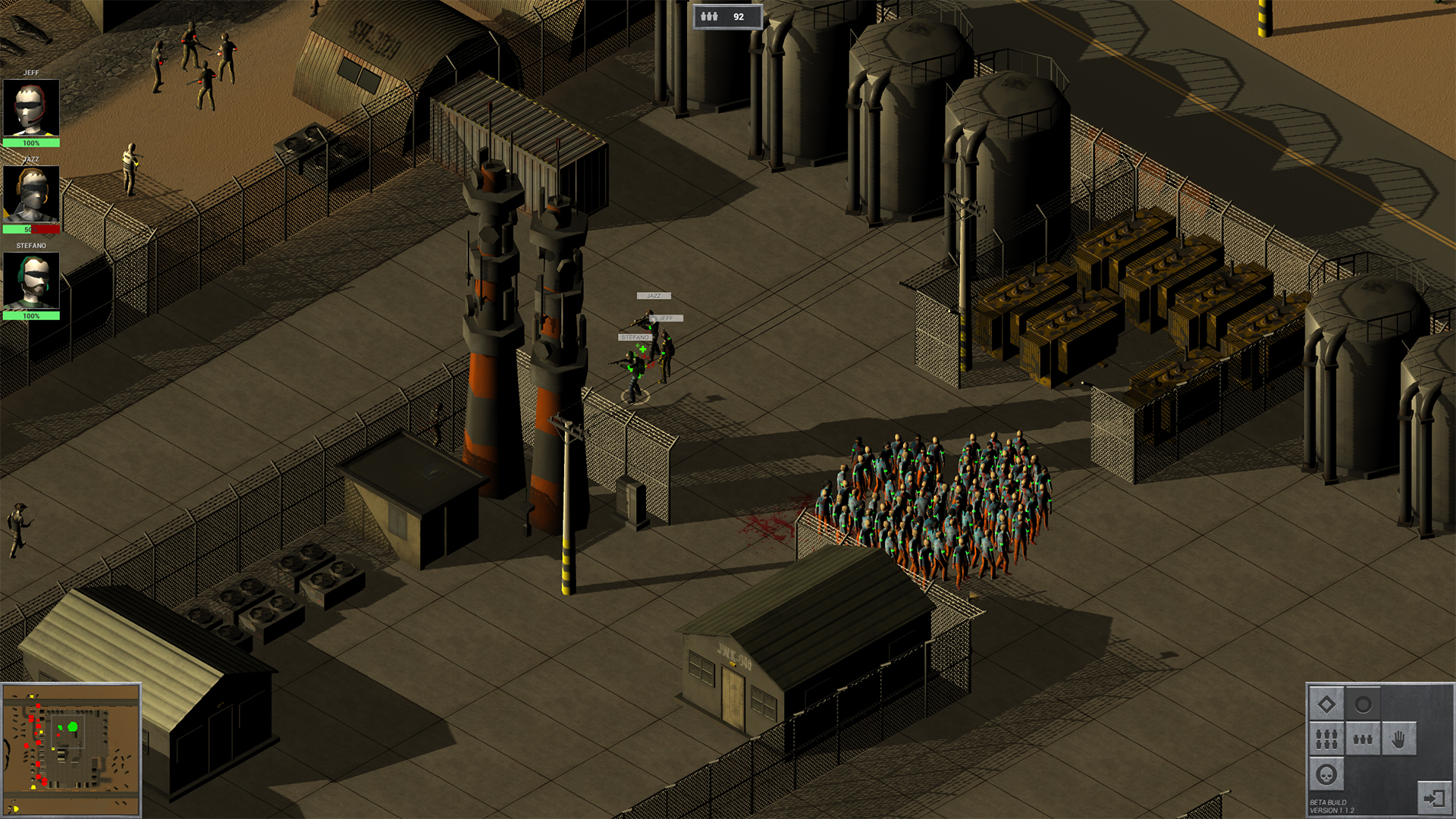Click the skull command icon
This screenshot has height=819, width=1456.
click(x=1326, y=775)
